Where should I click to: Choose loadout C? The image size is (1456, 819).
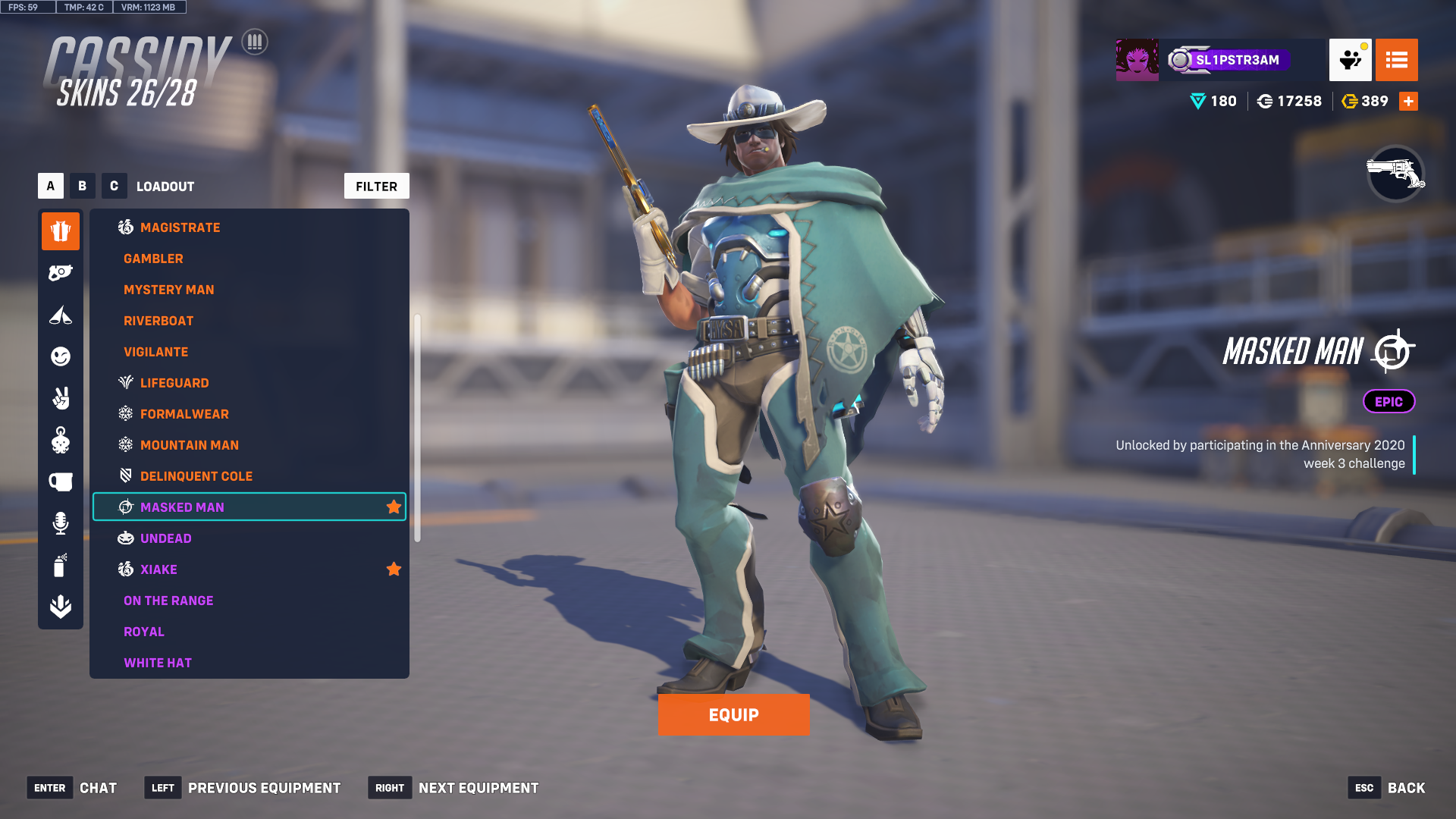pyautogui.click(x=114, y=186)
